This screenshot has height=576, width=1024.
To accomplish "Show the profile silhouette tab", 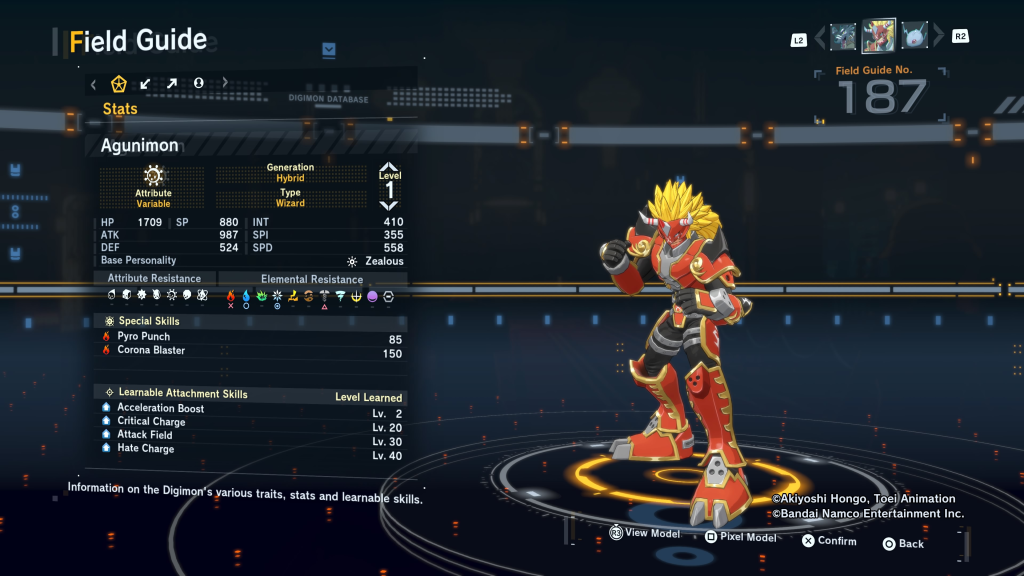I will pos(199,83).
